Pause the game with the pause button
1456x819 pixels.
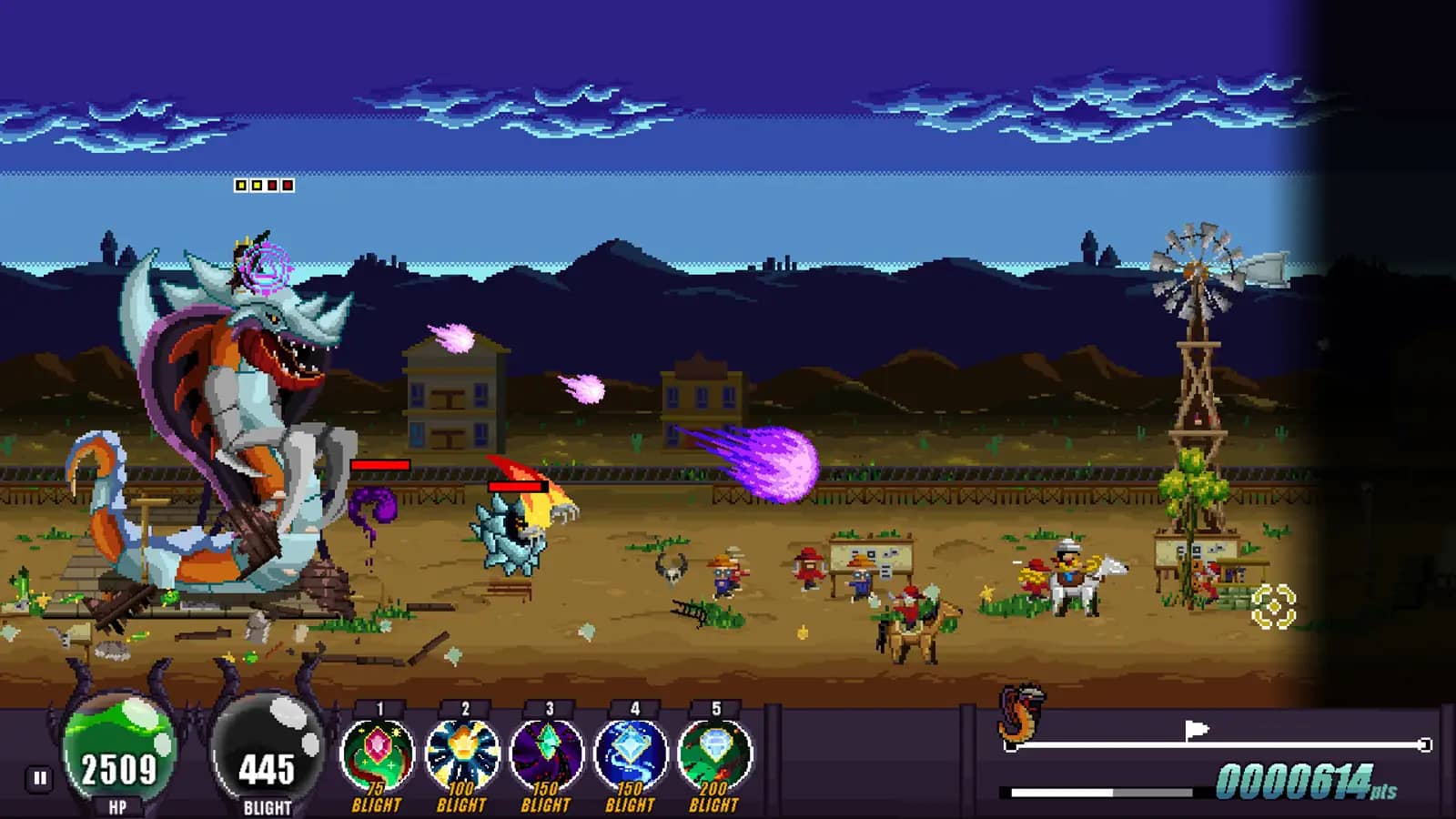point(40,778)
